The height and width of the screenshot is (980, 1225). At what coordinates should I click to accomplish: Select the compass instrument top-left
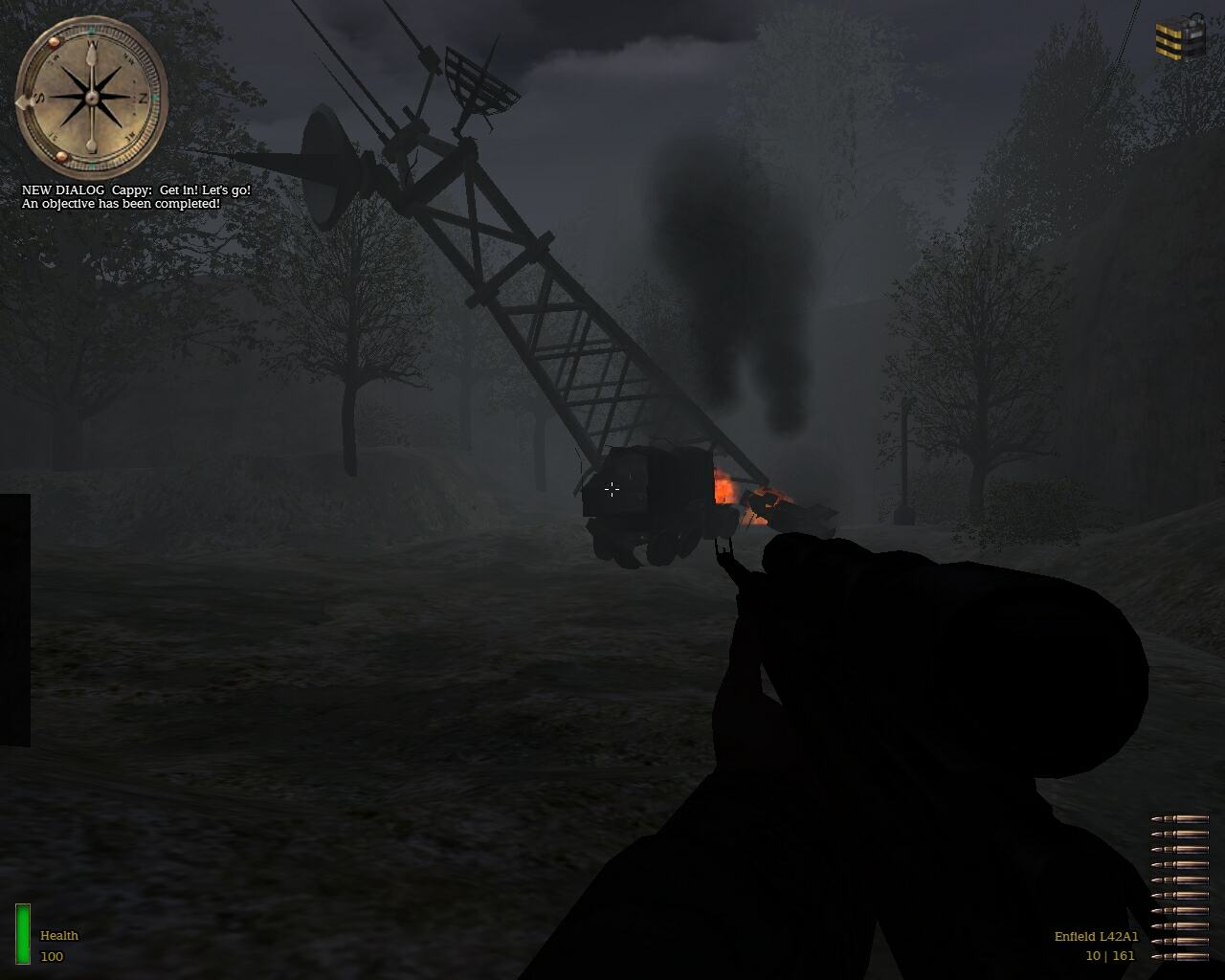(x=93, y=94)
